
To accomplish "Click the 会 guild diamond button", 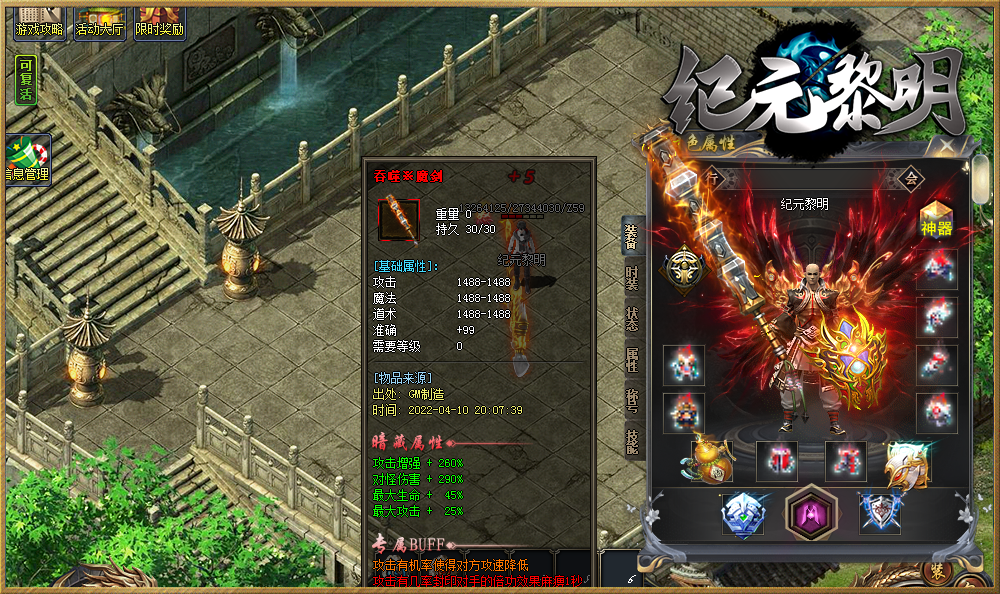I will 911,177.
